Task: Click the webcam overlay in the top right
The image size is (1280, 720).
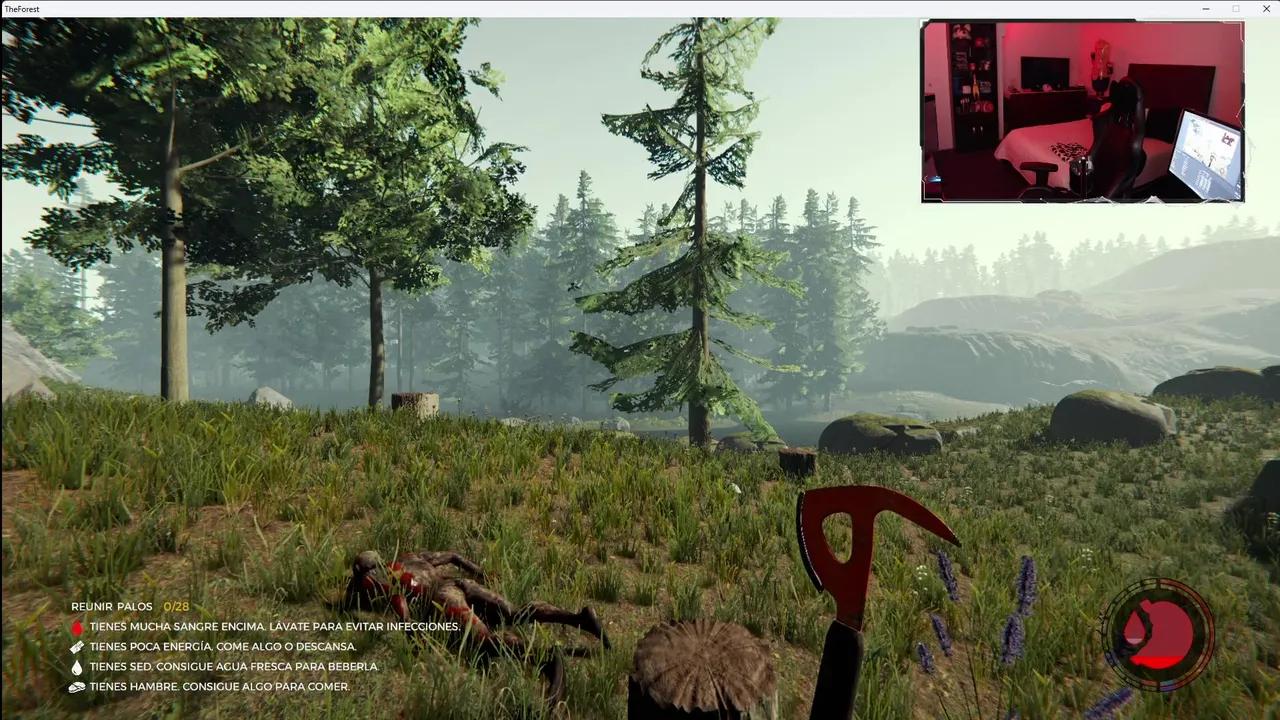Action: coord(1082,110)
